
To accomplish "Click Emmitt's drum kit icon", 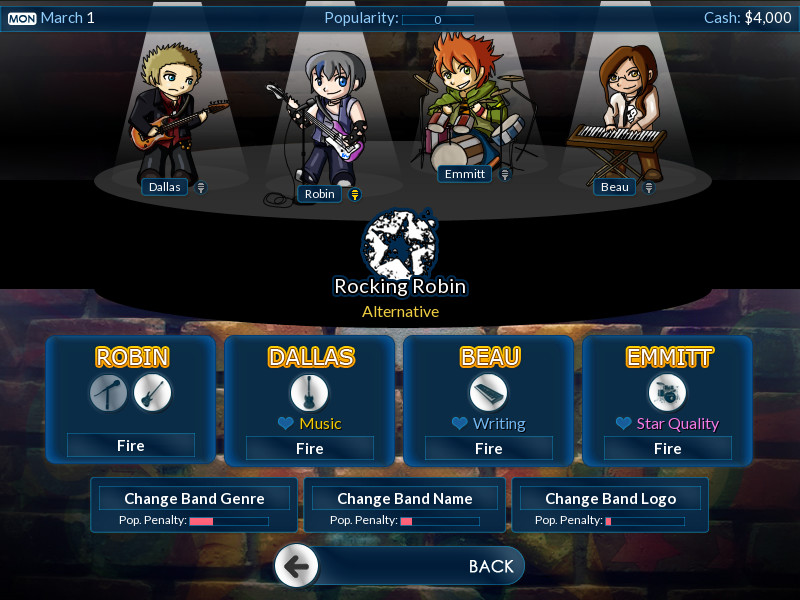I will click(x=667, y=393).
